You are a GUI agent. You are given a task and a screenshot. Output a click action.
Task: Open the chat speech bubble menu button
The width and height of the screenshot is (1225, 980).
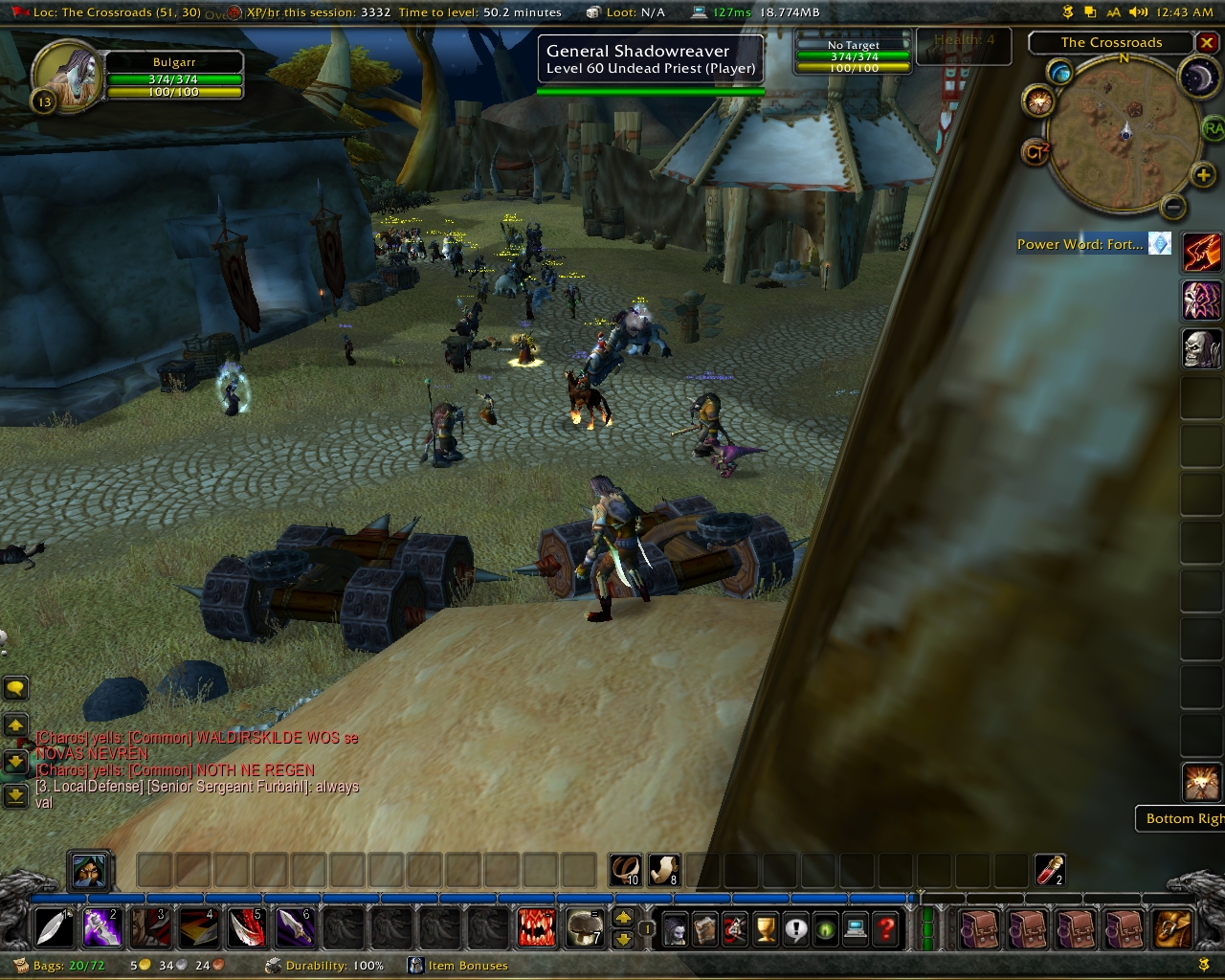(x=15, y=688)
